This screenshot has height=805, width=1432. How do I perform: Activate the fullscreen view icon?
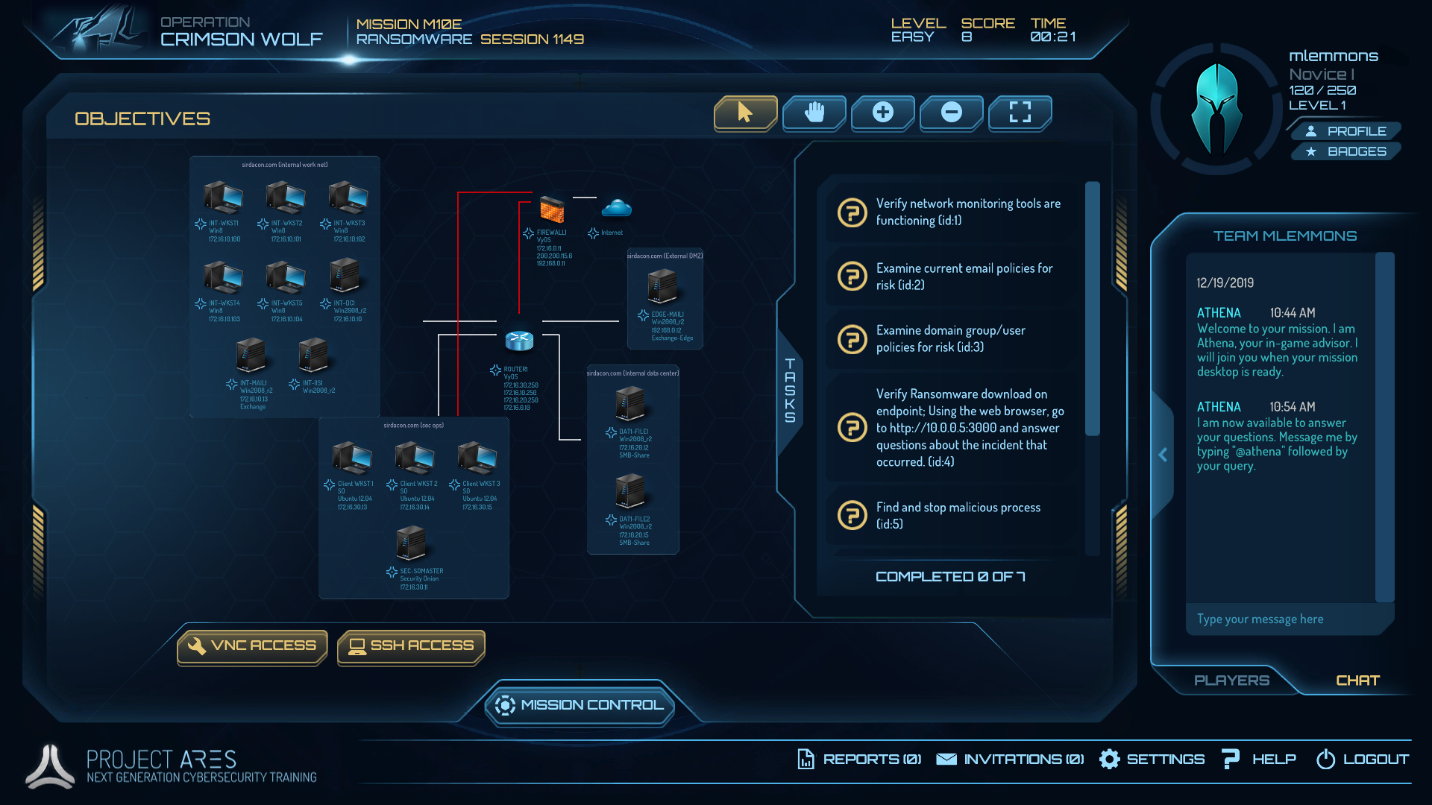tap(1019, 113)
